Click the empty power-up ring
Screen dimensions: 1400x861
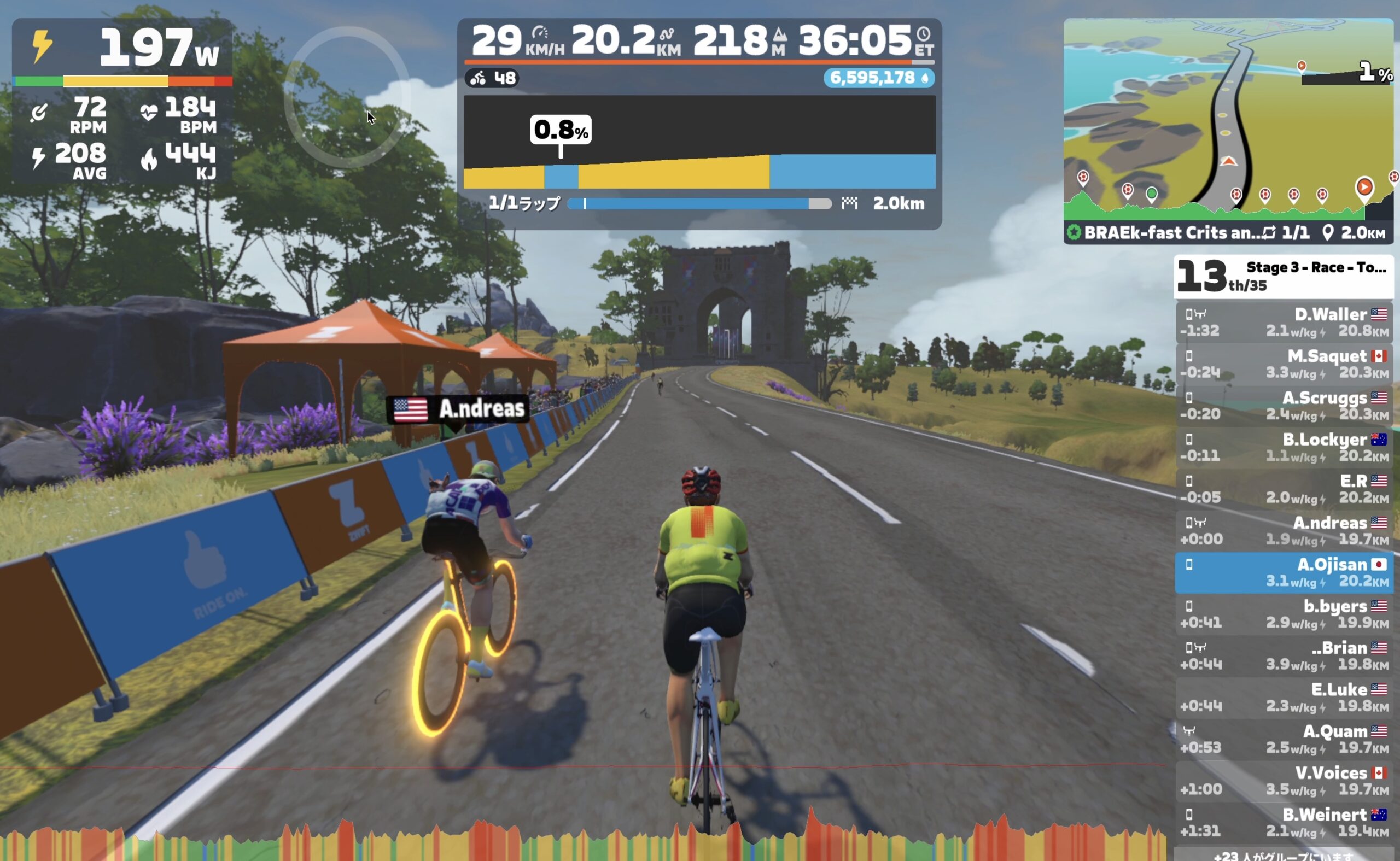coord(346,97)
